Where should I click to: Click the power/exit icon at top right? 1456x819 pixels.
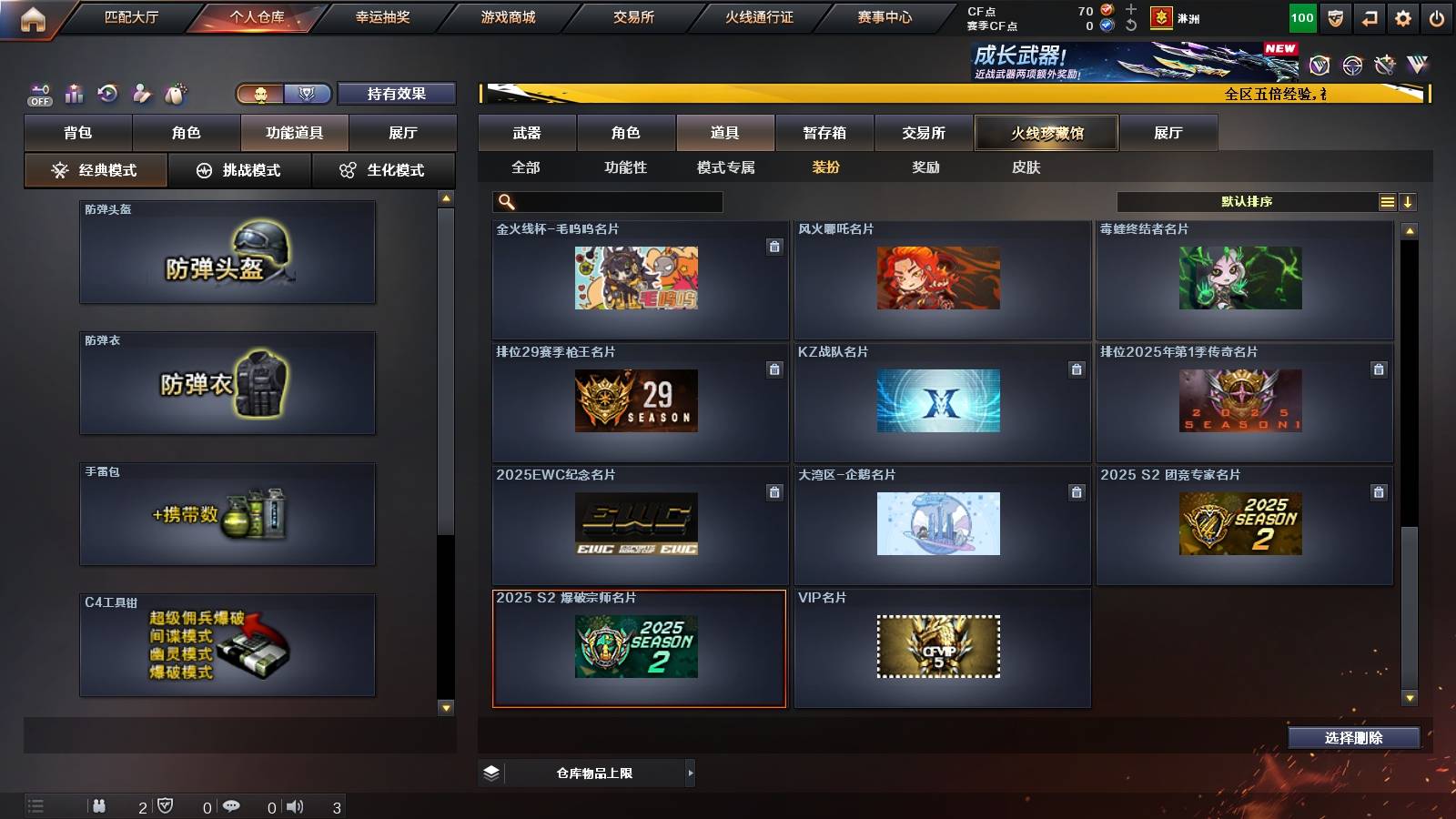1438,16
